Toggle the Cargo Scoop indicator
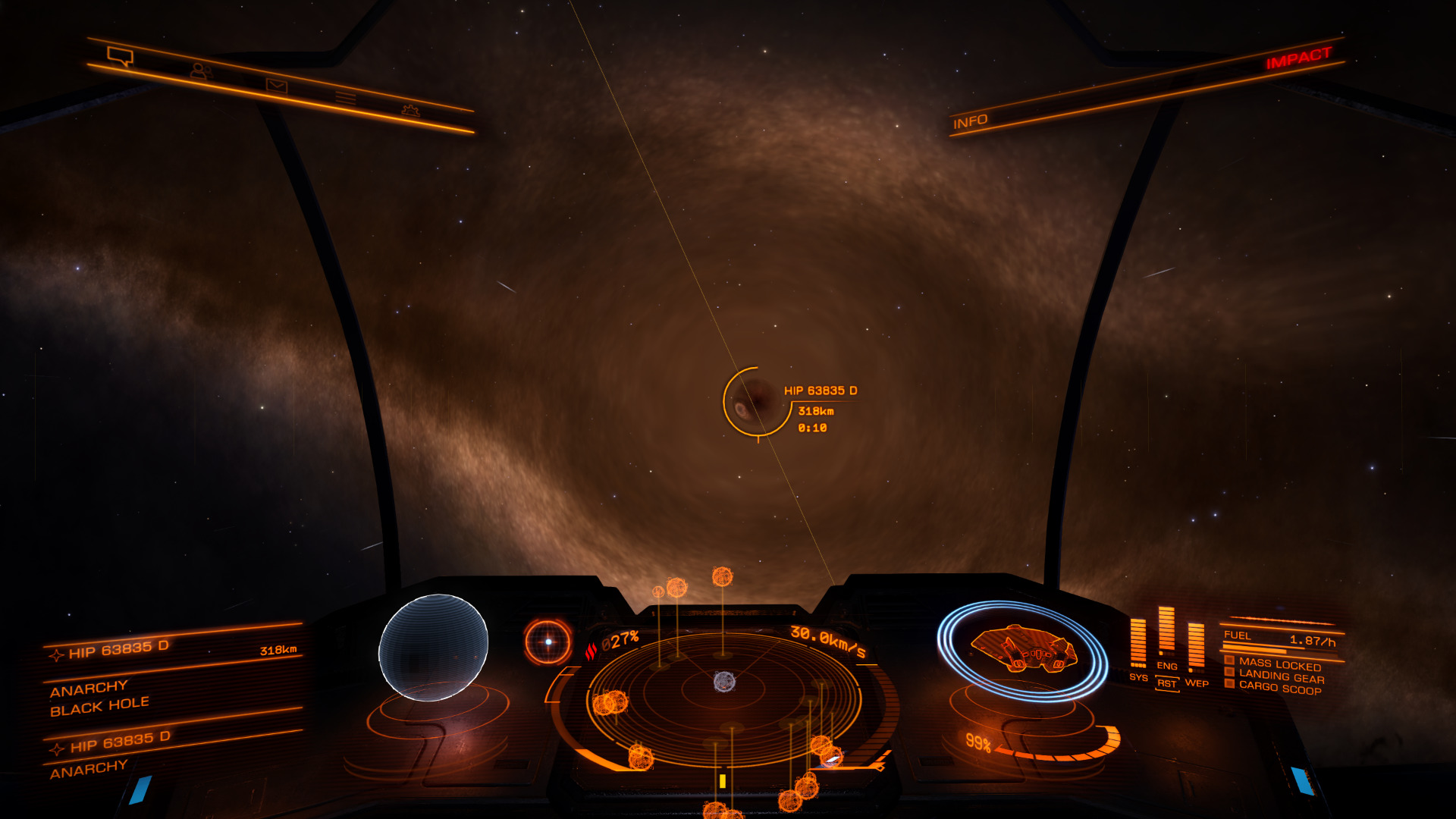Screen dimensions: 1456x819 1280,688
